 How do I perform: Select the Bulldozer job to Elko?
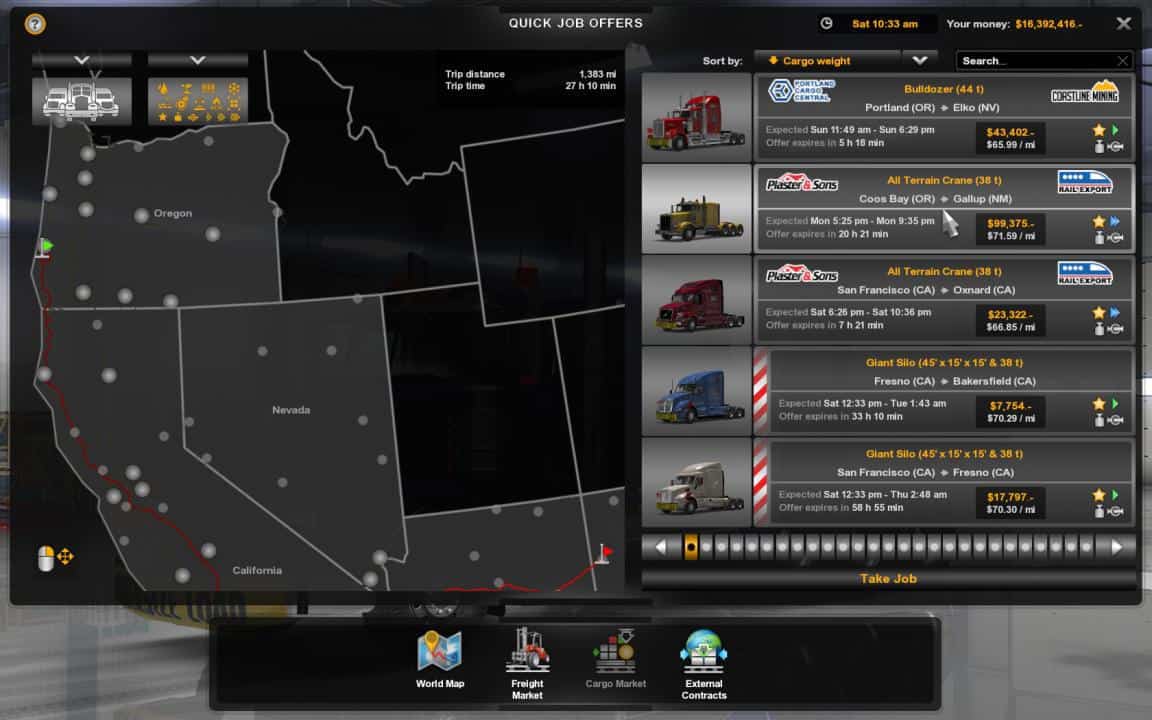(944, 117)
